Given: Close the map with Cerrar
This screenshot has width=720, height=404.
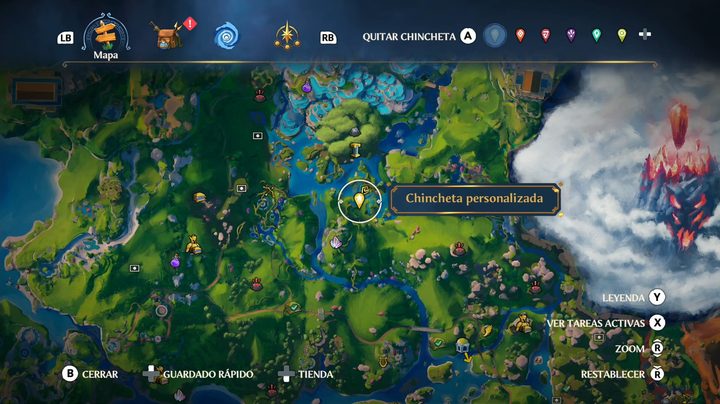Looking at the screenshot, I should 70,374.
